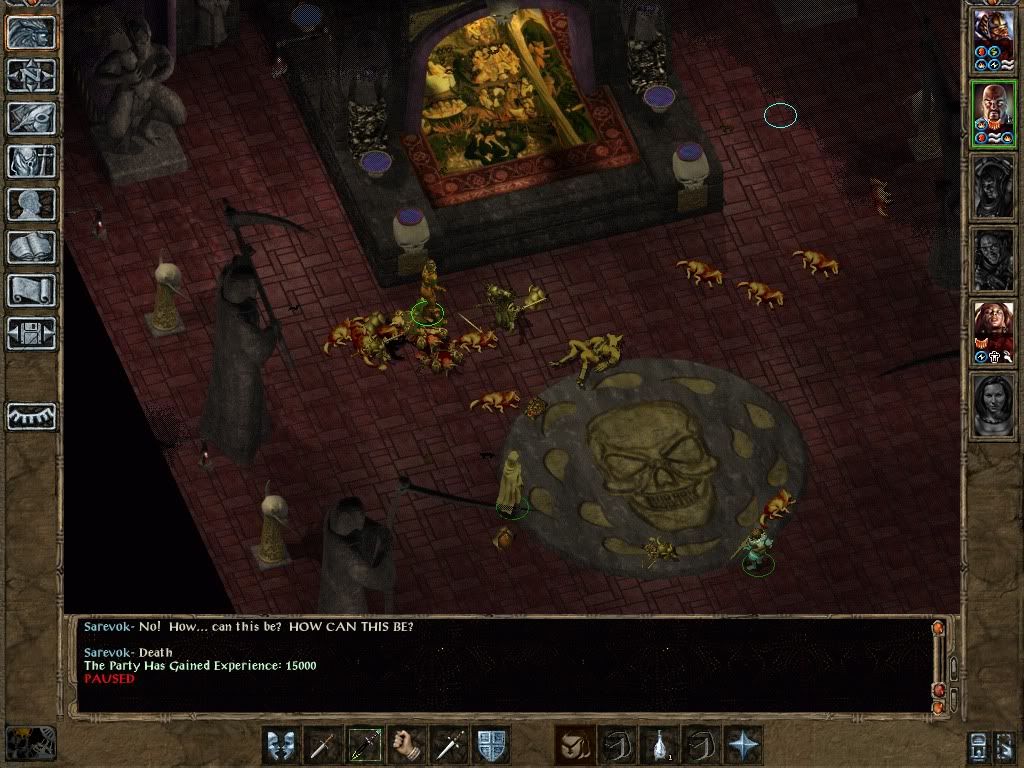Select the greyed-out woman's portrait at bottom
The height and width of the screenshot is (768, 1024).
[994, 404]
